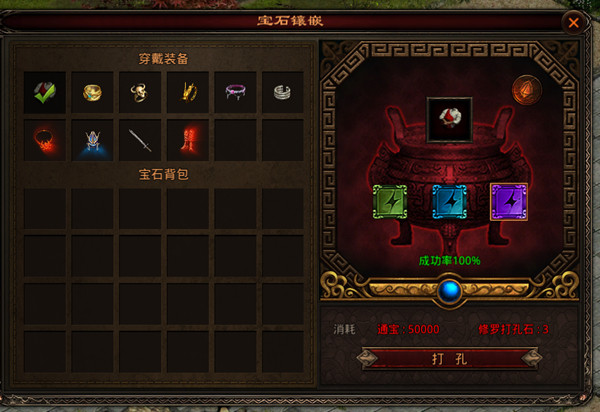This screenshot has width=600, height=412.
Task: Select the glowing red necklace
Action: (45, 139)
